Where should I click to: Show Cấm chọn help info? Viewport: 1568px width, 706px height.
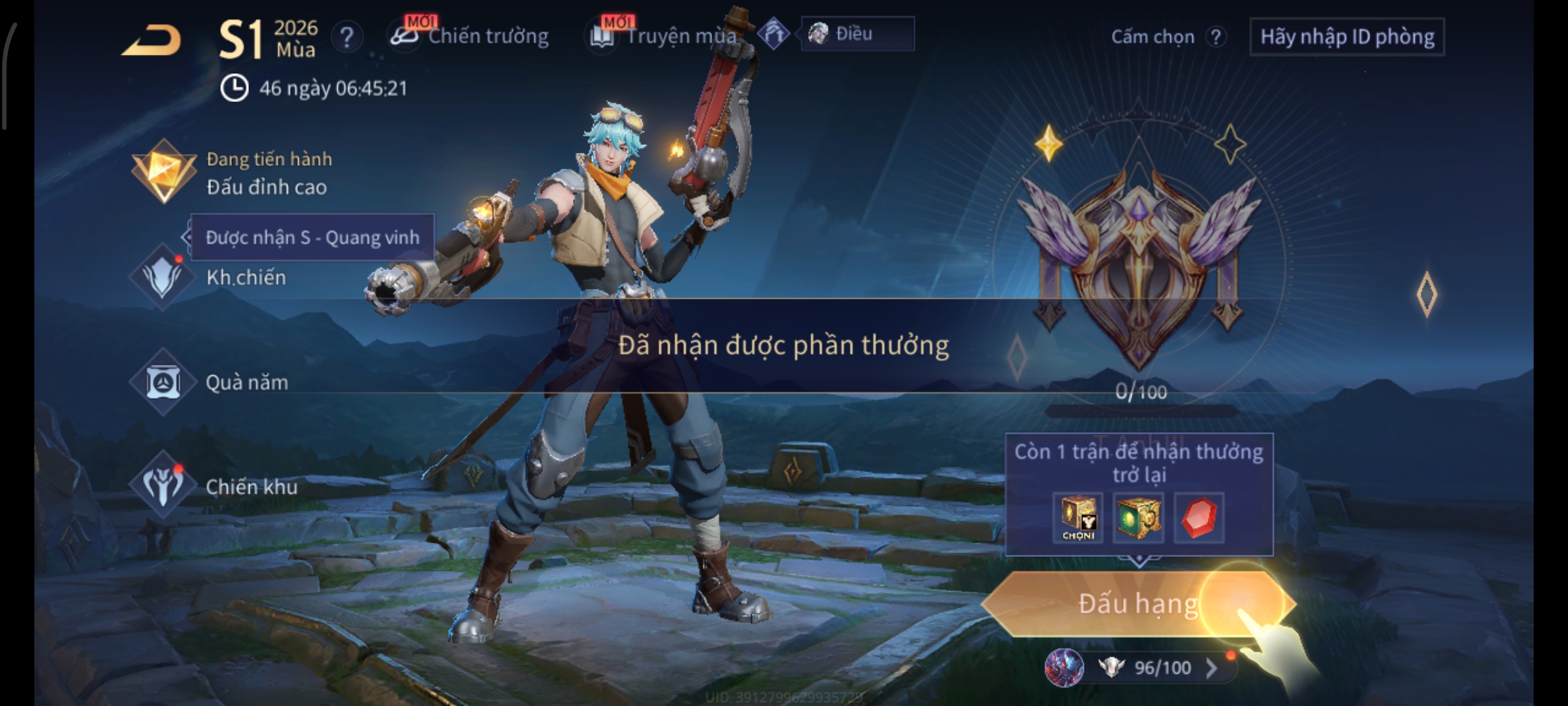pyautogui.click(x=1215, y=37)
